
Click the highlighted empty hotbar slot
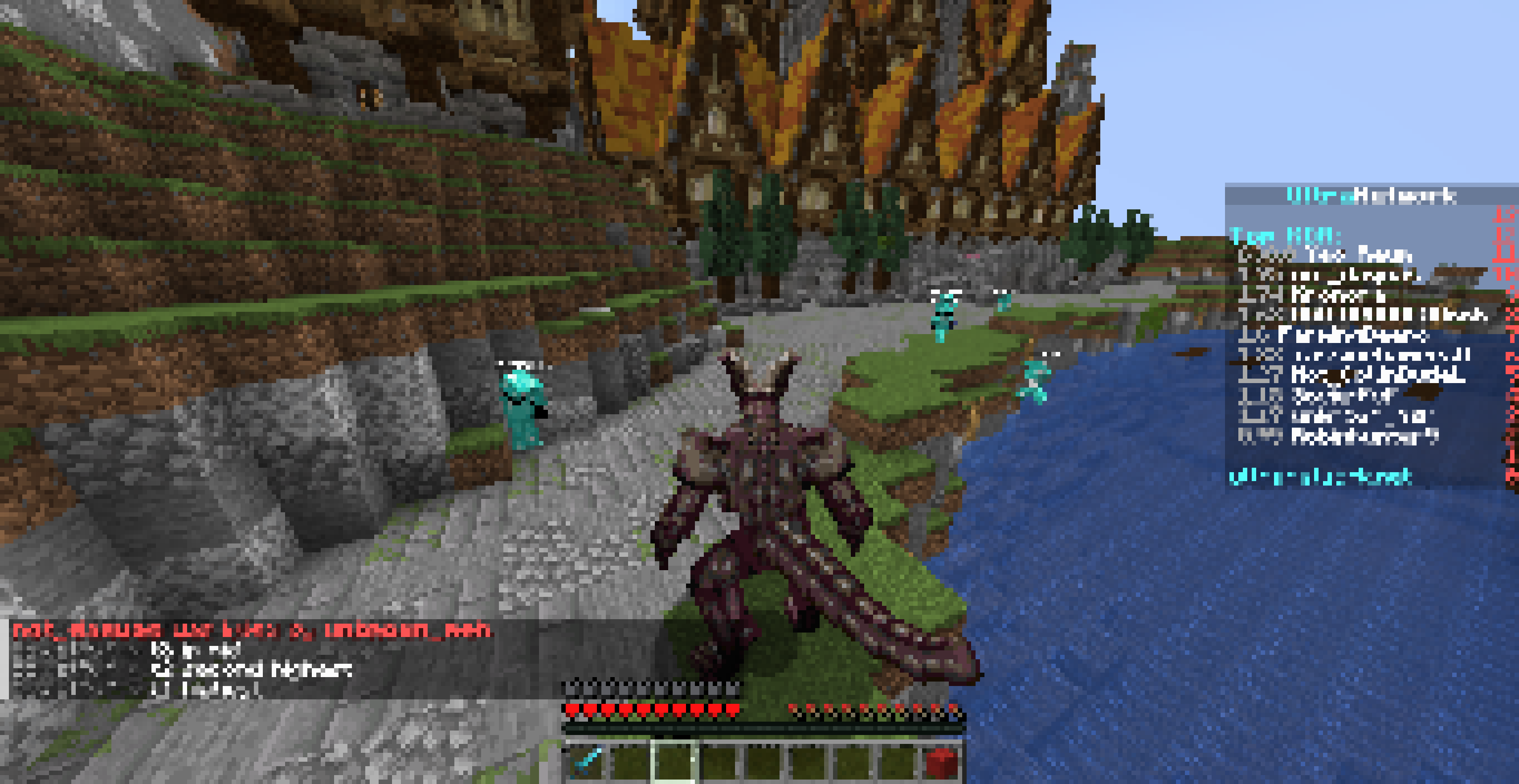coord(674,762)
